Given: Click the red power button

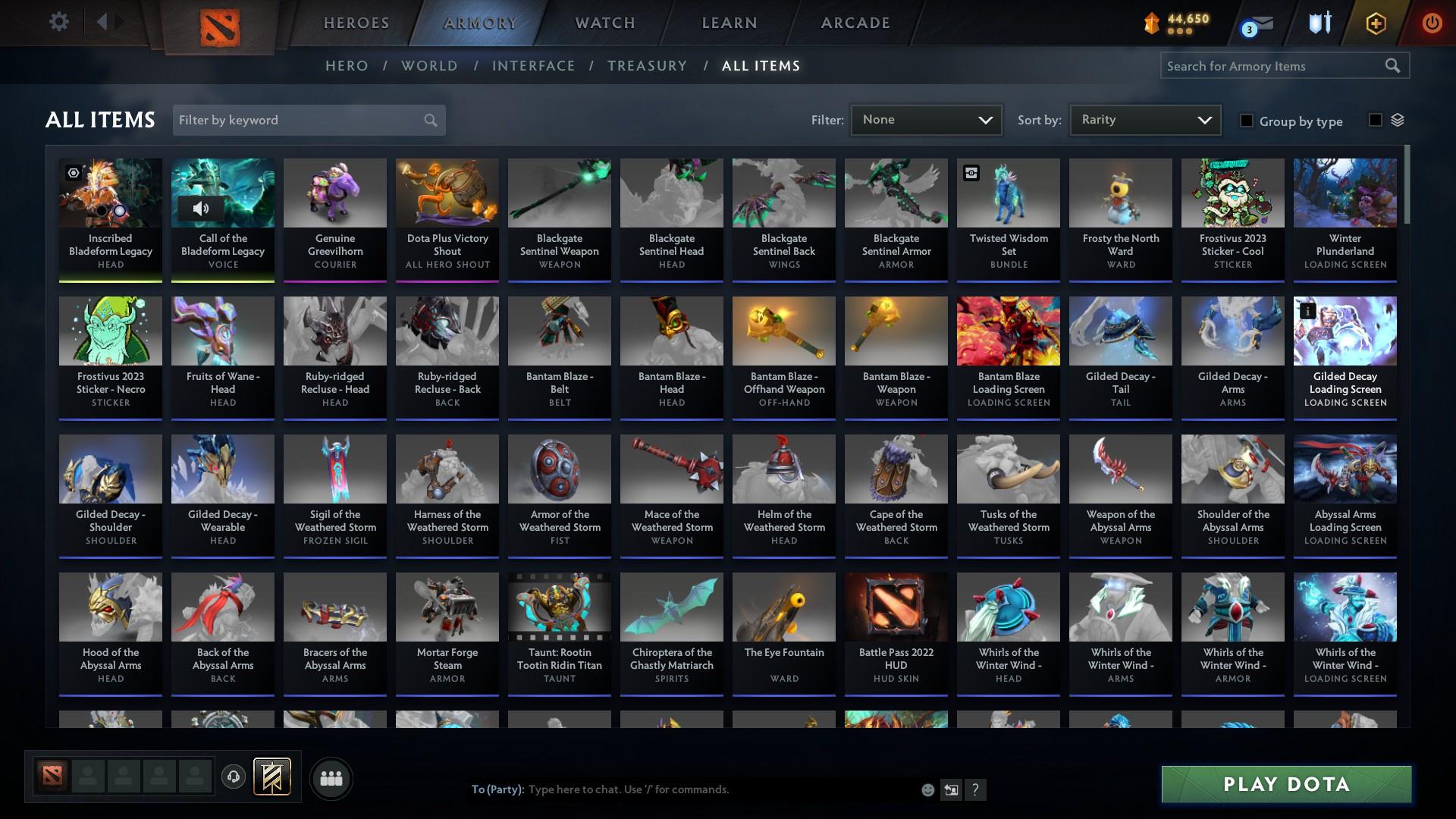Looking at the screenshot, I should (x=1432, y=23).
